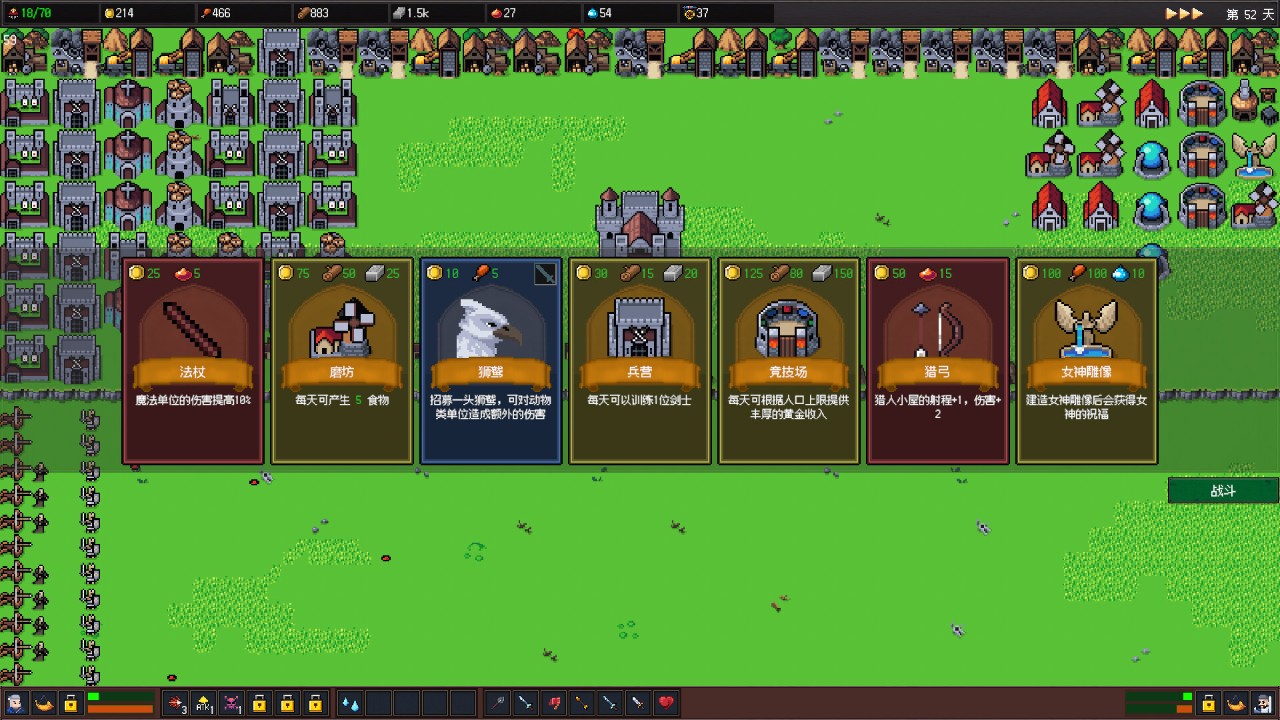Select the pink skull ability icon
This screenshot has width=1280, height=720.
[x=231, y=703]
